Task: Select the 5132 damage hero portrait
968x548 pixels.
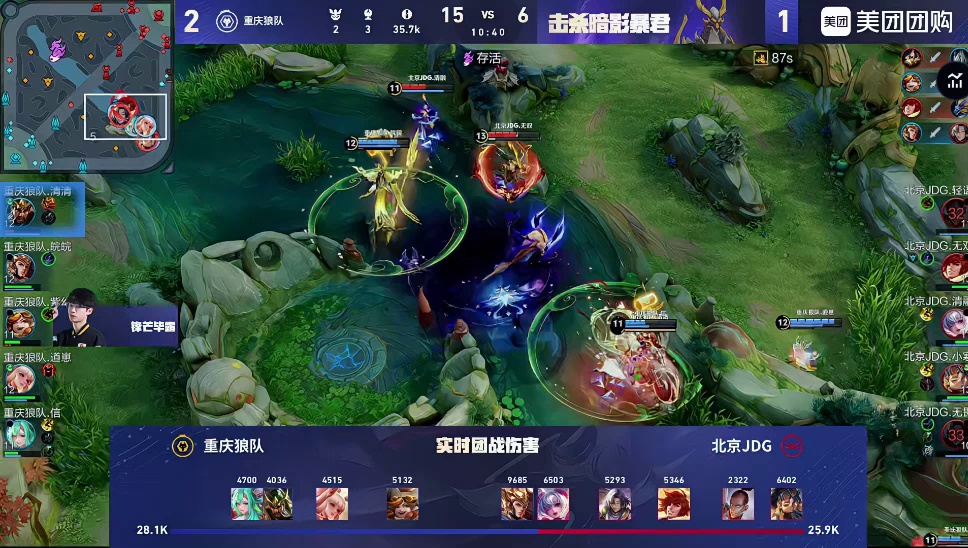Action: [403, 503]
